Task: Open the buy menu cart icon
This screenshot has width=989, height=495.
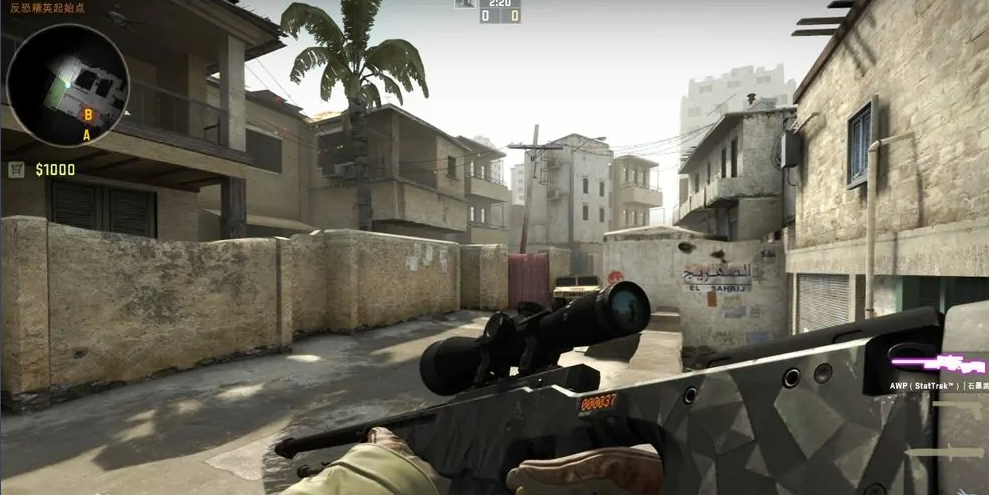Action: (16, 170)
